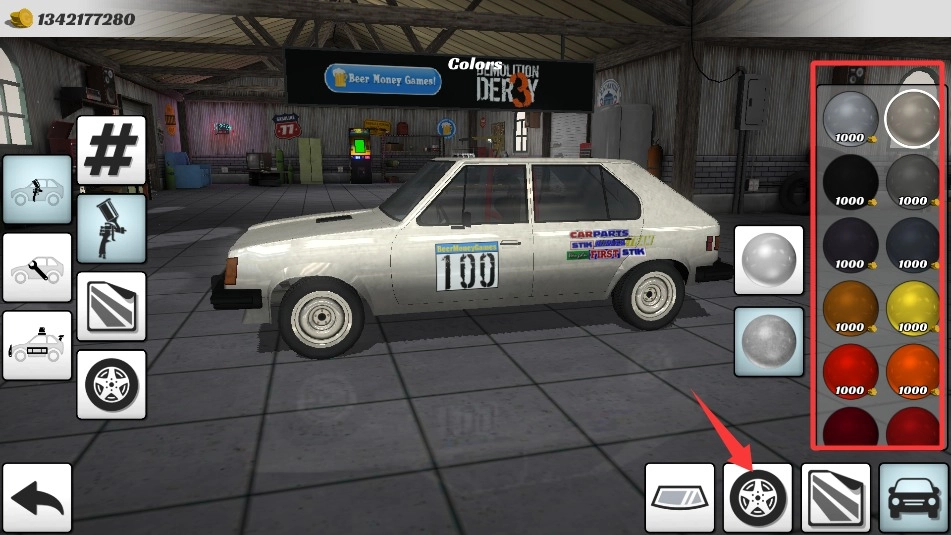The height and width of the screenshot is (535, 951).
Task: Choose the yellow paint color
Action: point(913,307)
